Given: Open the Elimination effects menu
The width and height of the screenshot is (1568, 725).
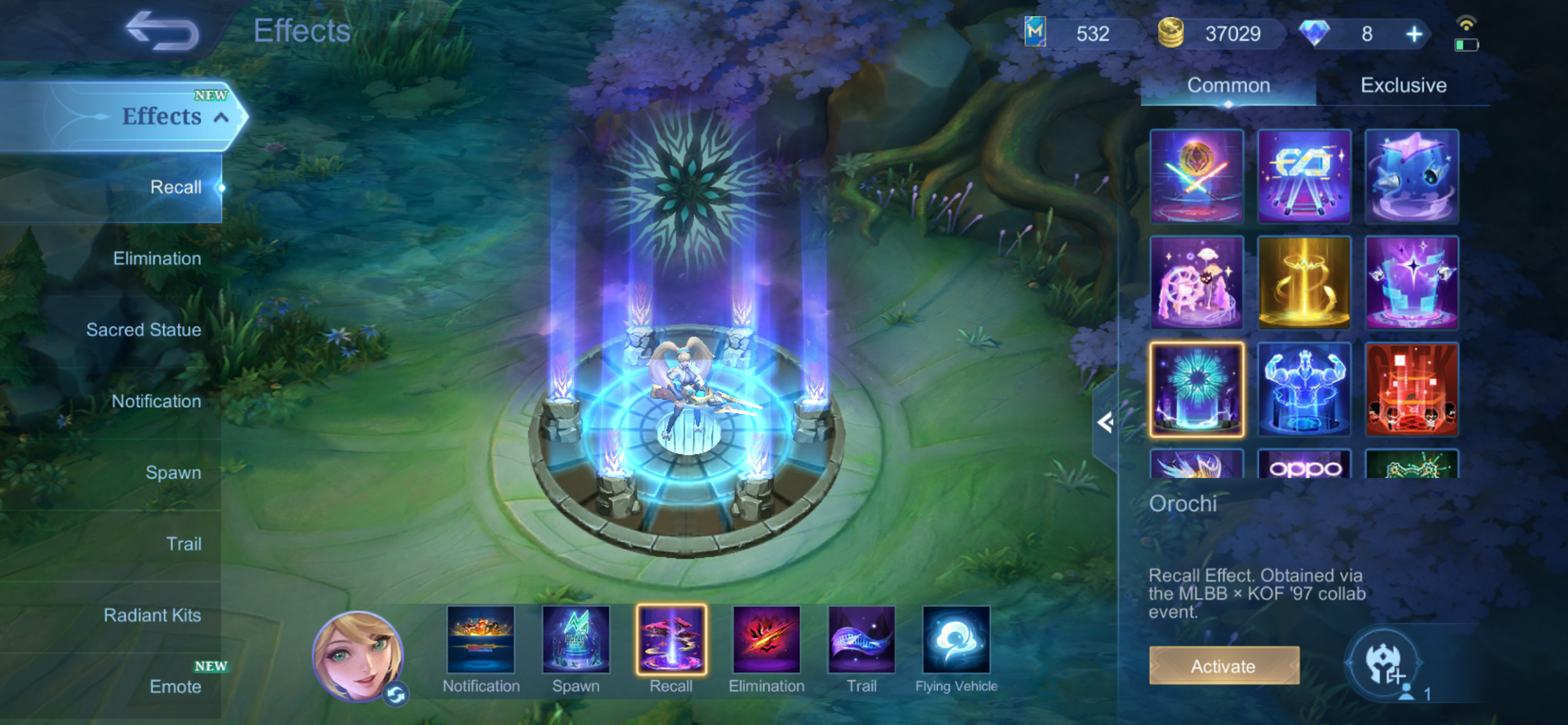Looking at the screenshot, I should pos(157,258).
